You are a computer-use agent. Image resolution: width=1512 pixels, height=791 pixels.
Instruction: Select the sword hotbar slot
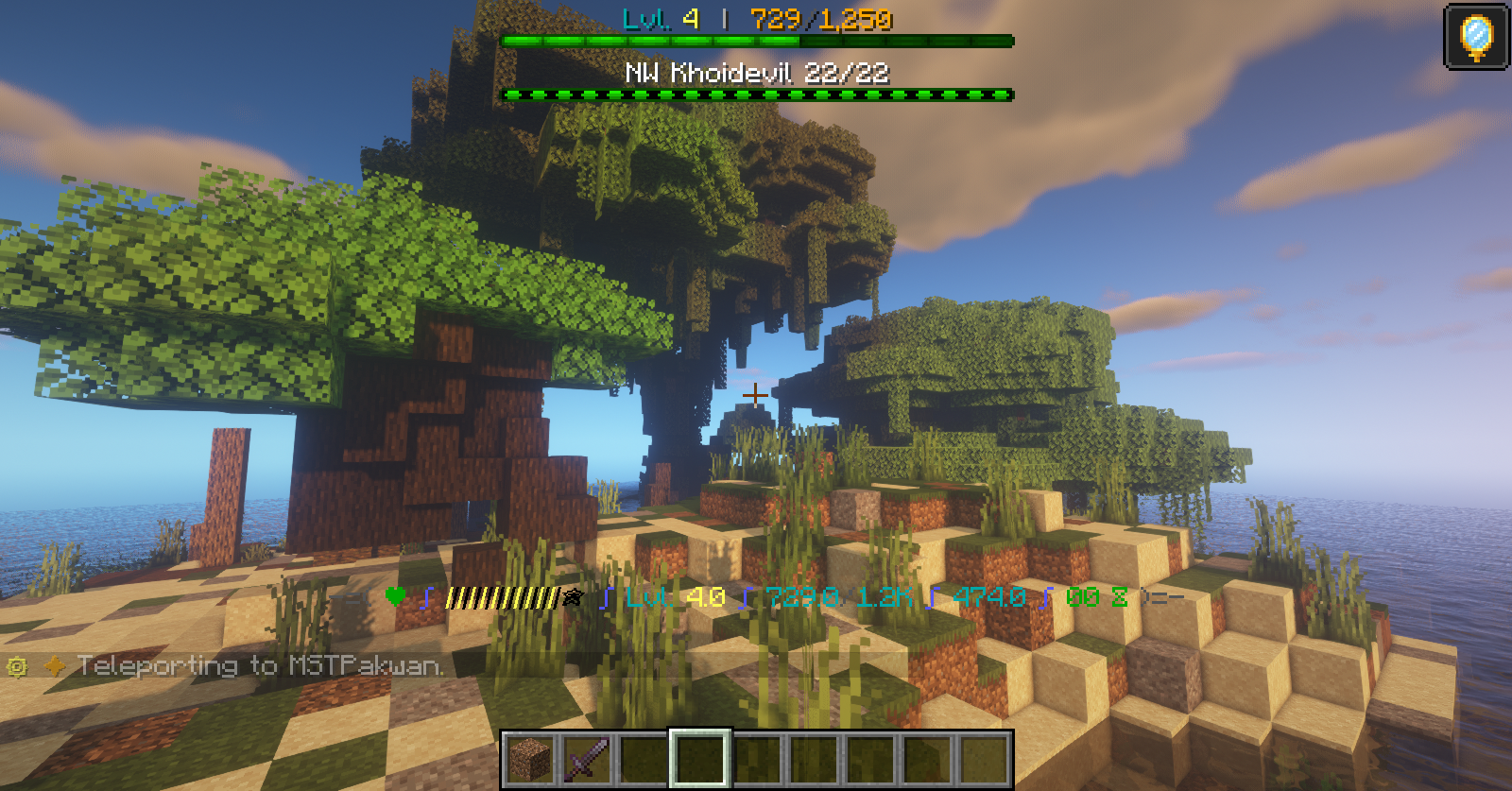587,758
